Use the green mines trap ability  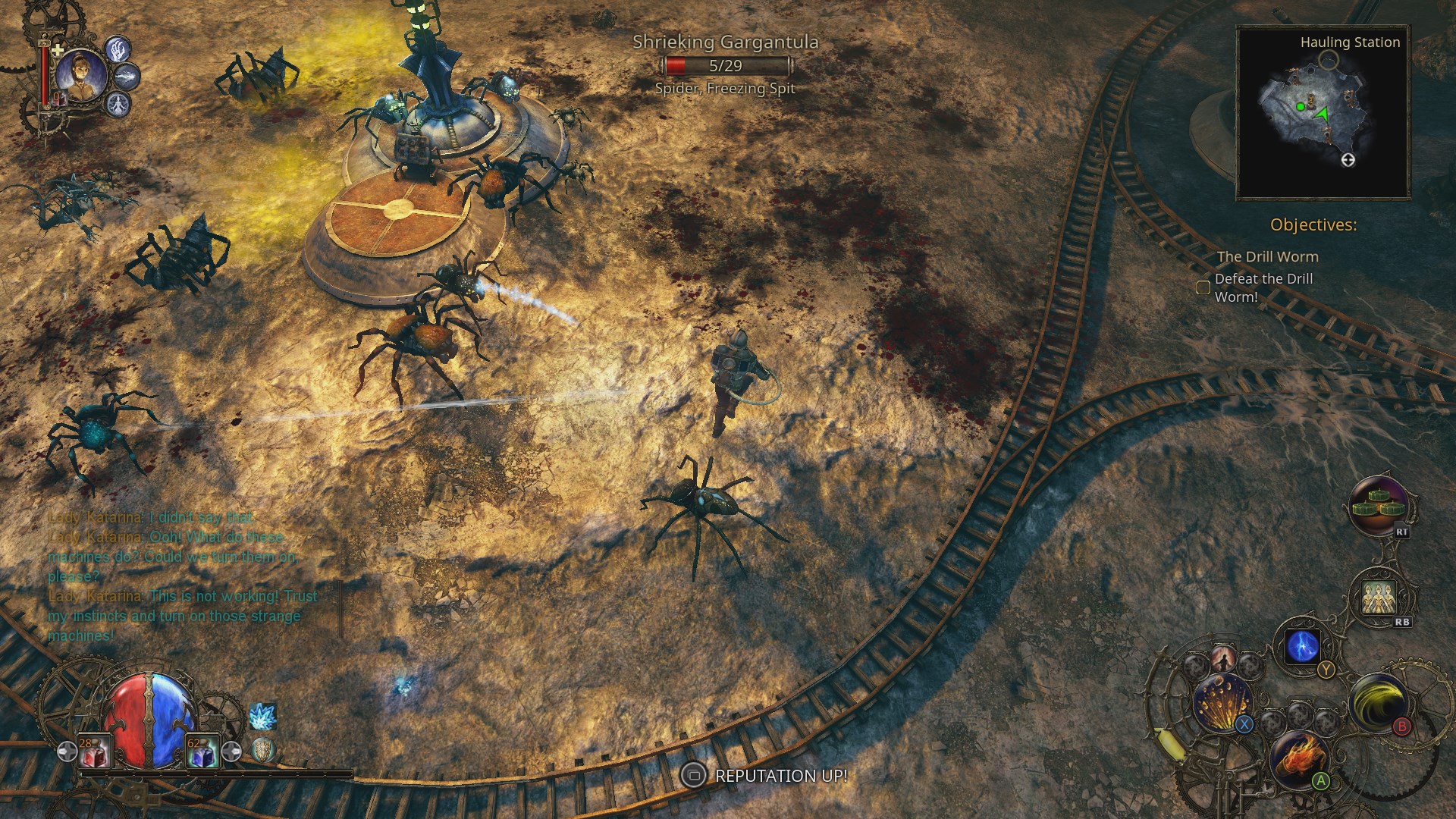tap(1379, 504)
